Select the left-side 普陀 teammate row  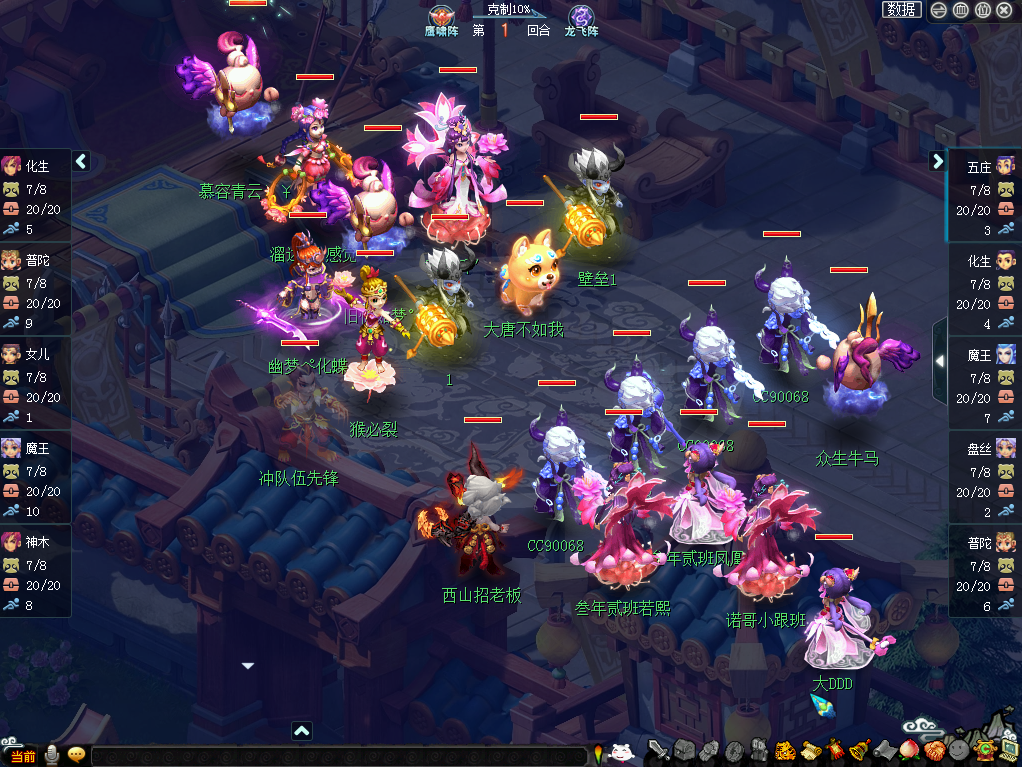36,290
